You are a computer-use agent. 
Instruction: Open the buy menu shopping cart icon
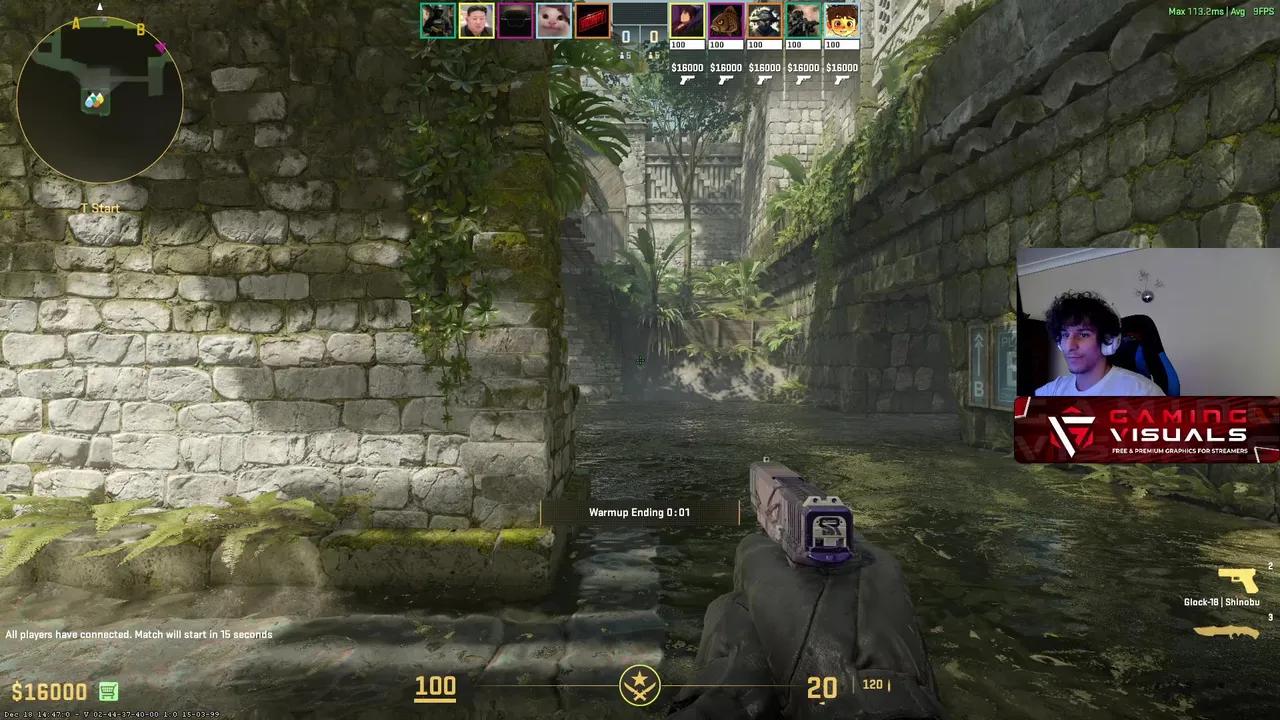(x=106, y=691)
